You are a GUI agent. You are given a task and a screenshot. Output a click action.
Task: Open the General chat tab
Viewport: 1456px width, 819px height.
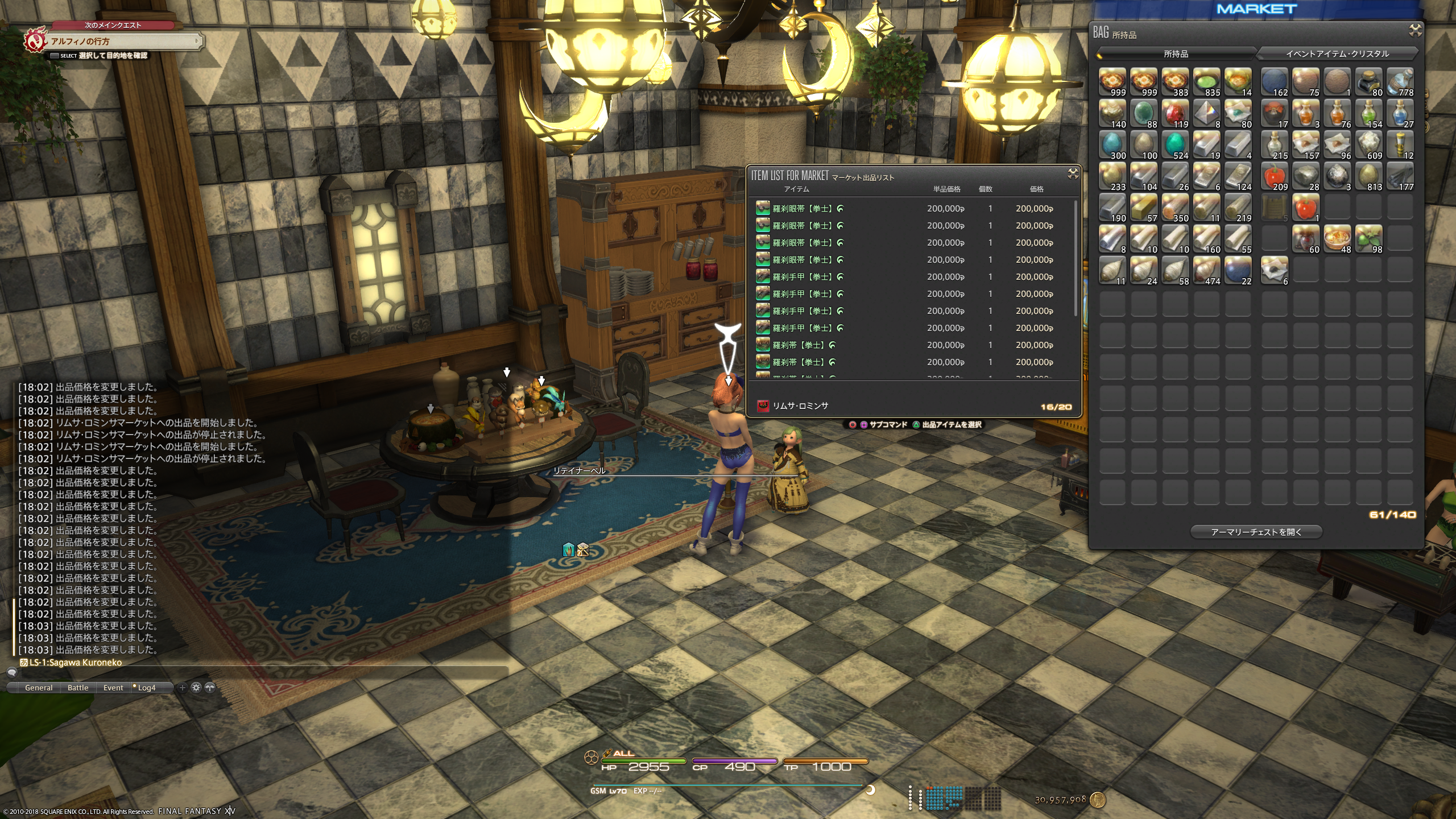(x=39, y=688)
